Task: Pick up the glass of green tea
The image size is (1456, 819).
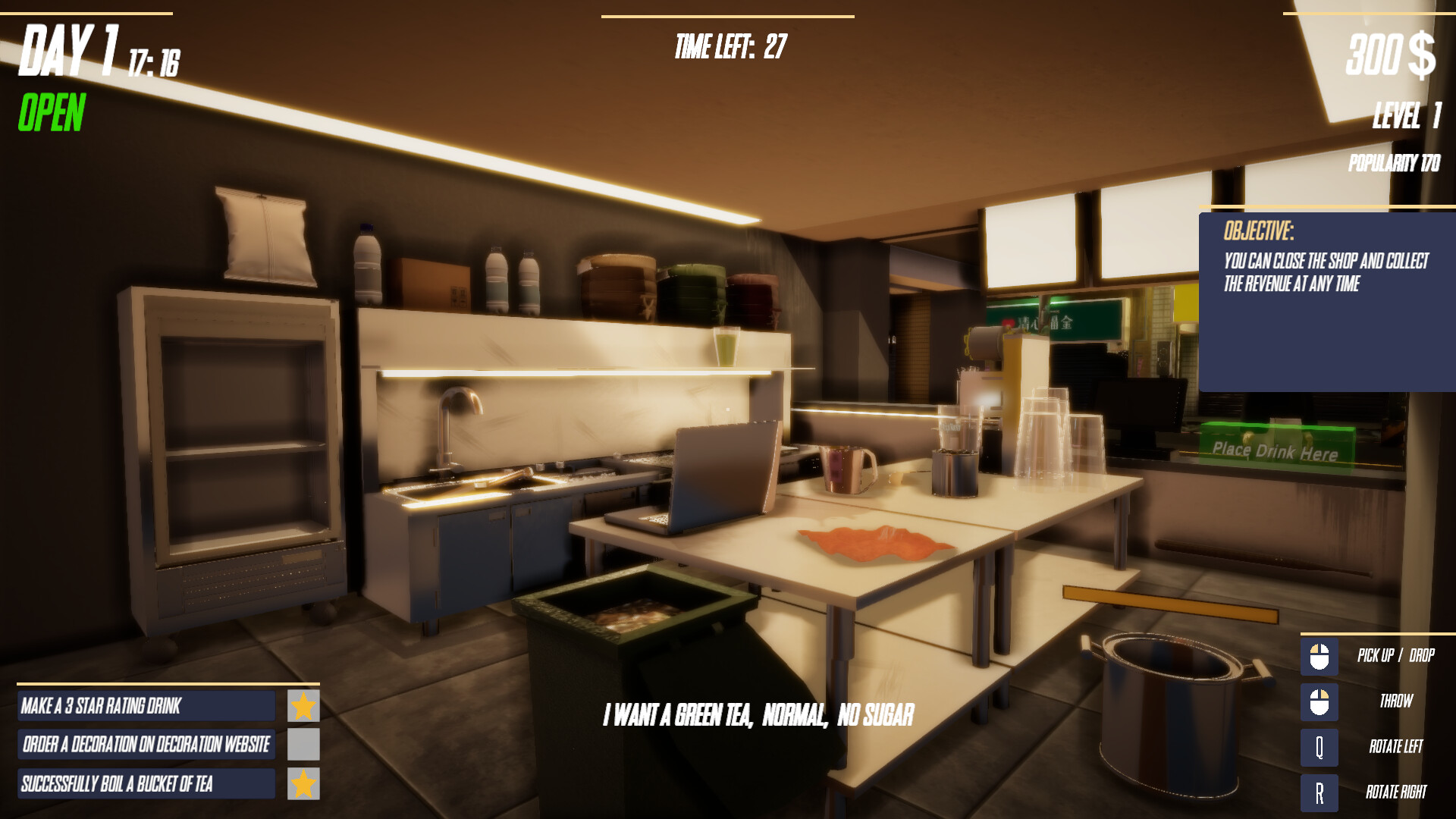Action: [x=726, y=345]
